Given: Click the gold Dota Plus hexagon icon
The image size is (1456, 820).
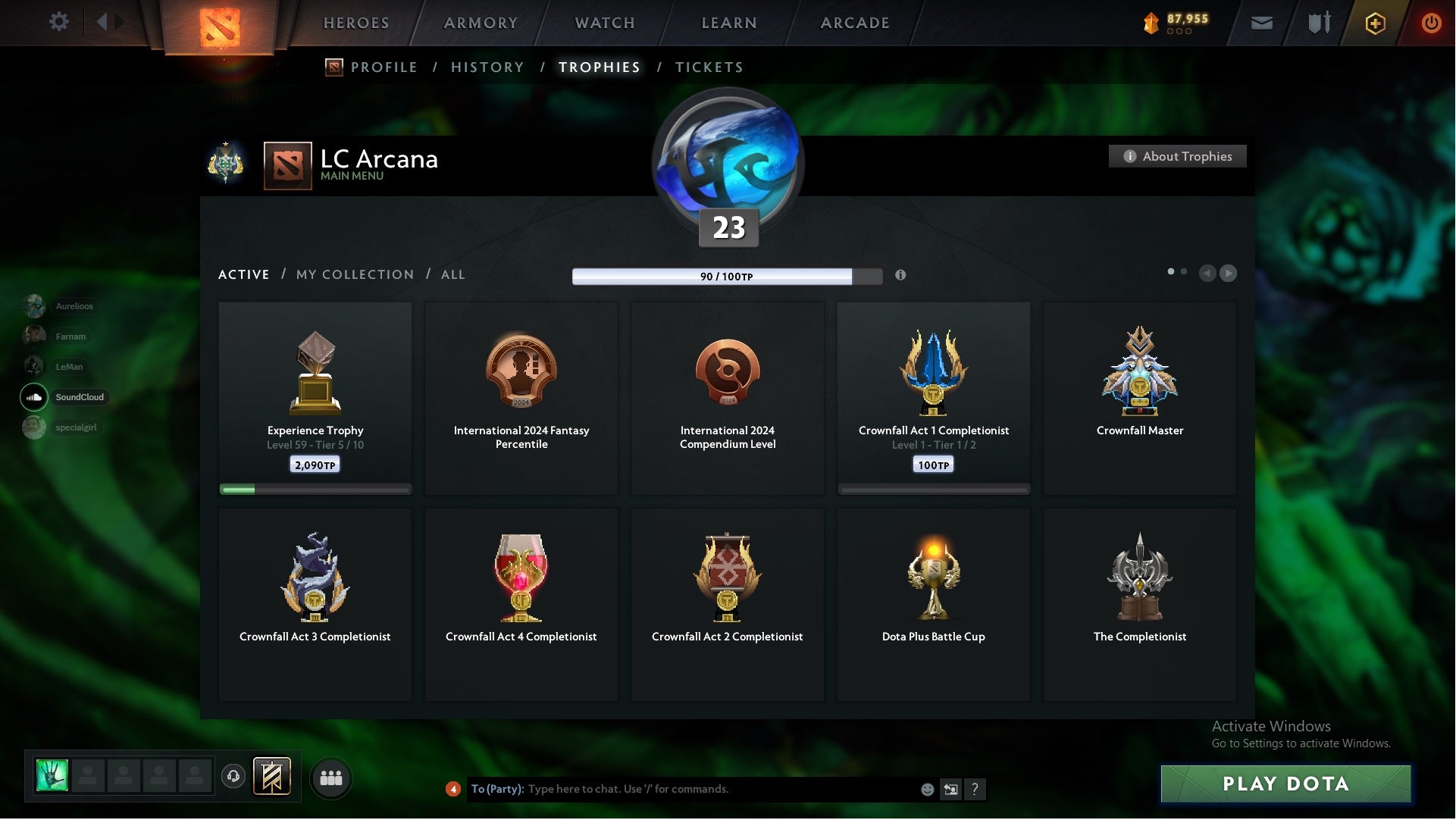Looking at the screenshot, I should [x=1374, y=23].
